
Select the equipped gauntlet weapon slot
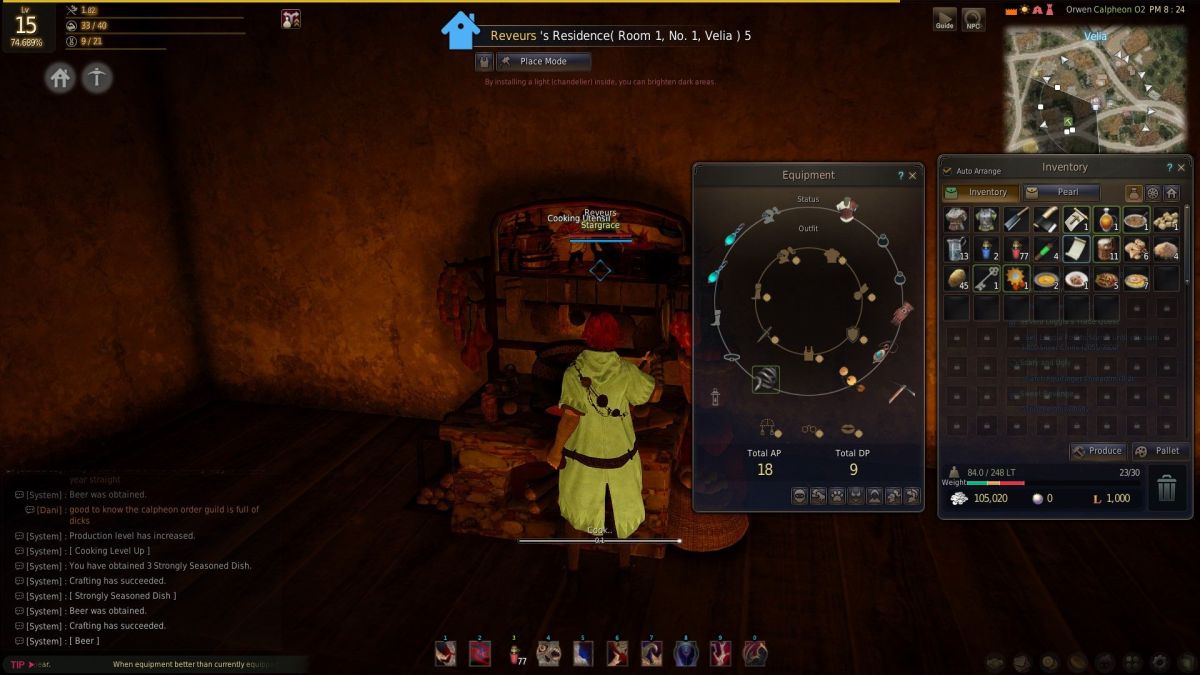click(766, 379)
